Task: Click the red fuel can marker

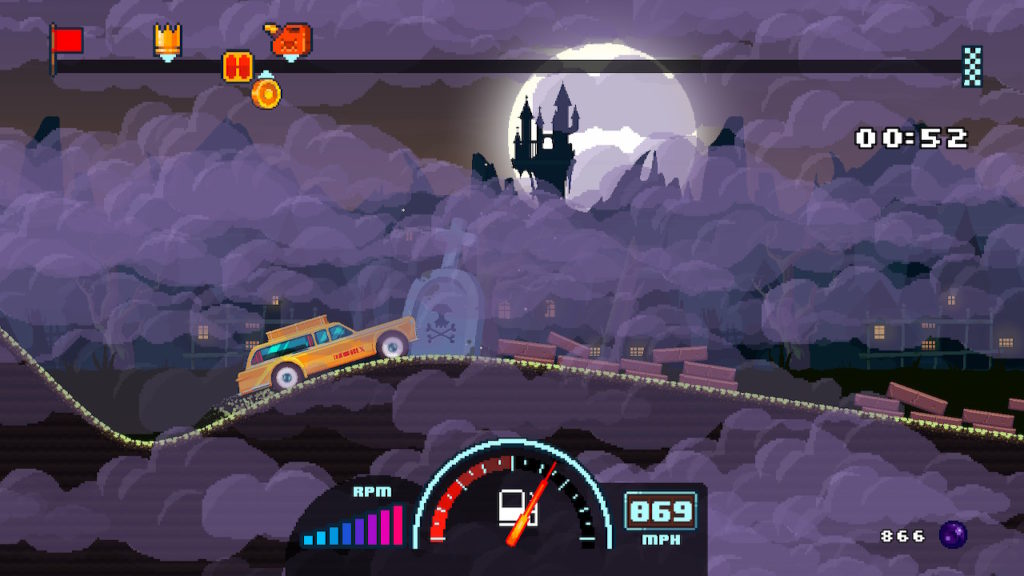Action: (x=290, y=40)
